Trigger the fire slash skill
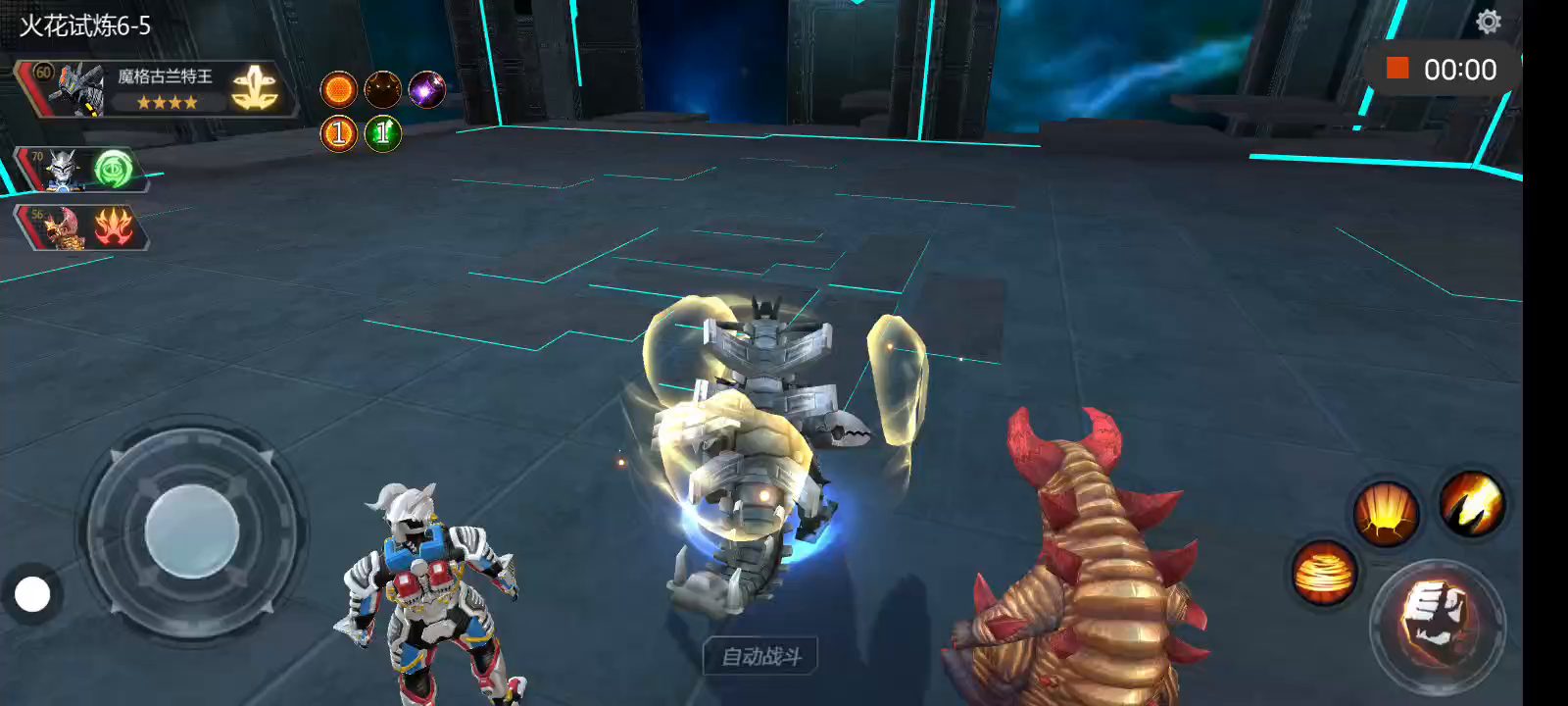 point(1471,503)
